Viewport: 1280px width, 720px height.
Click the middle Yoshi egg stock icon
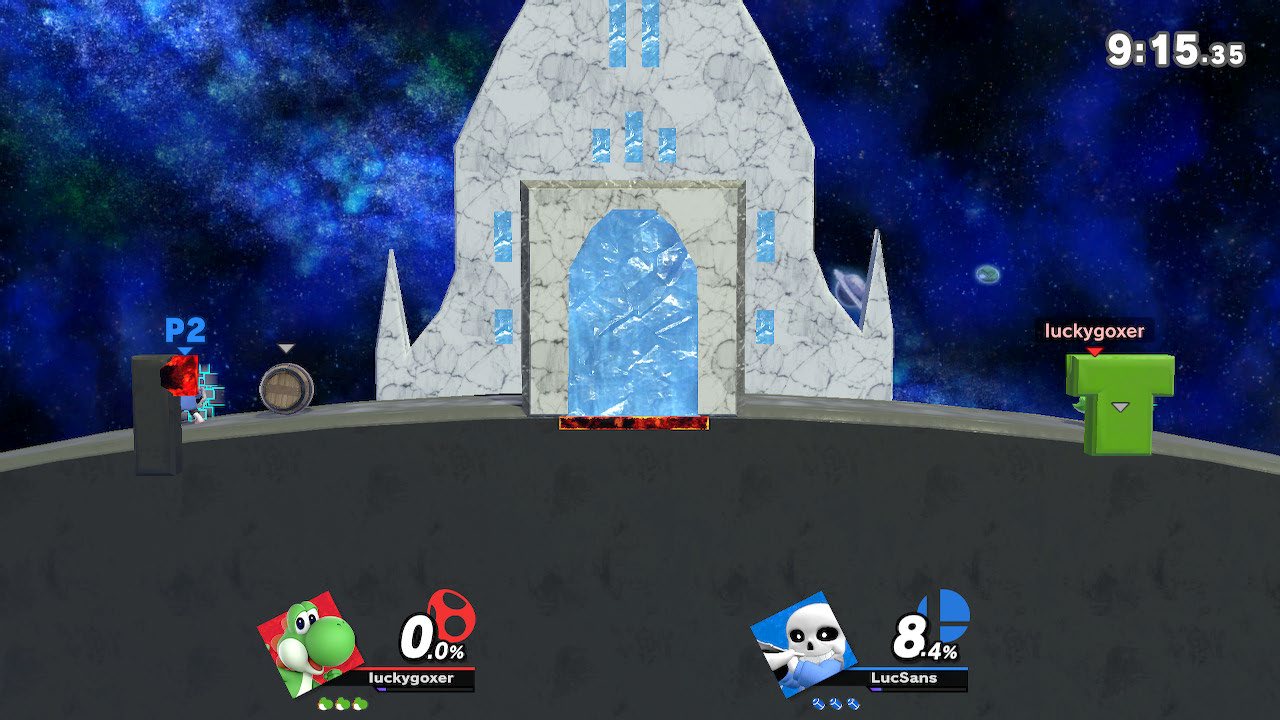tap(341, 703)
